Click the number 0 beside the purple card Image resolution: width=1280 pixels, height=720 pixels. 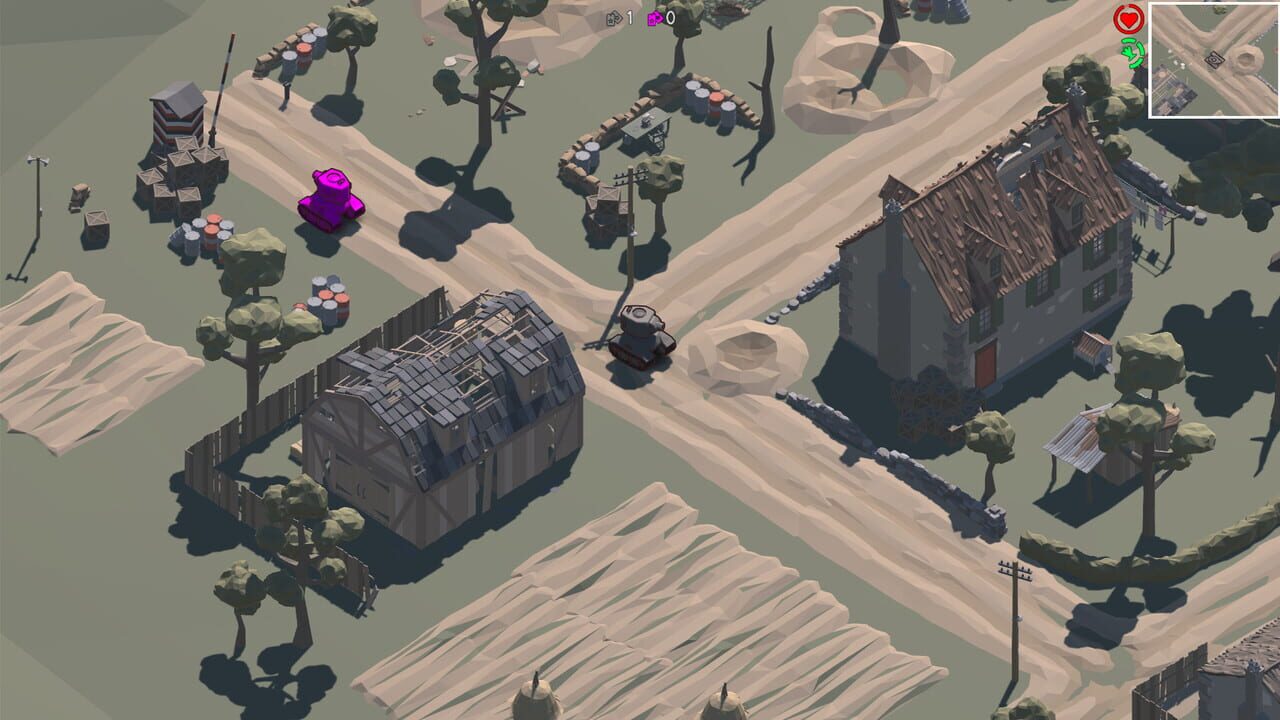pyautogui.click(x=670, y=18)
